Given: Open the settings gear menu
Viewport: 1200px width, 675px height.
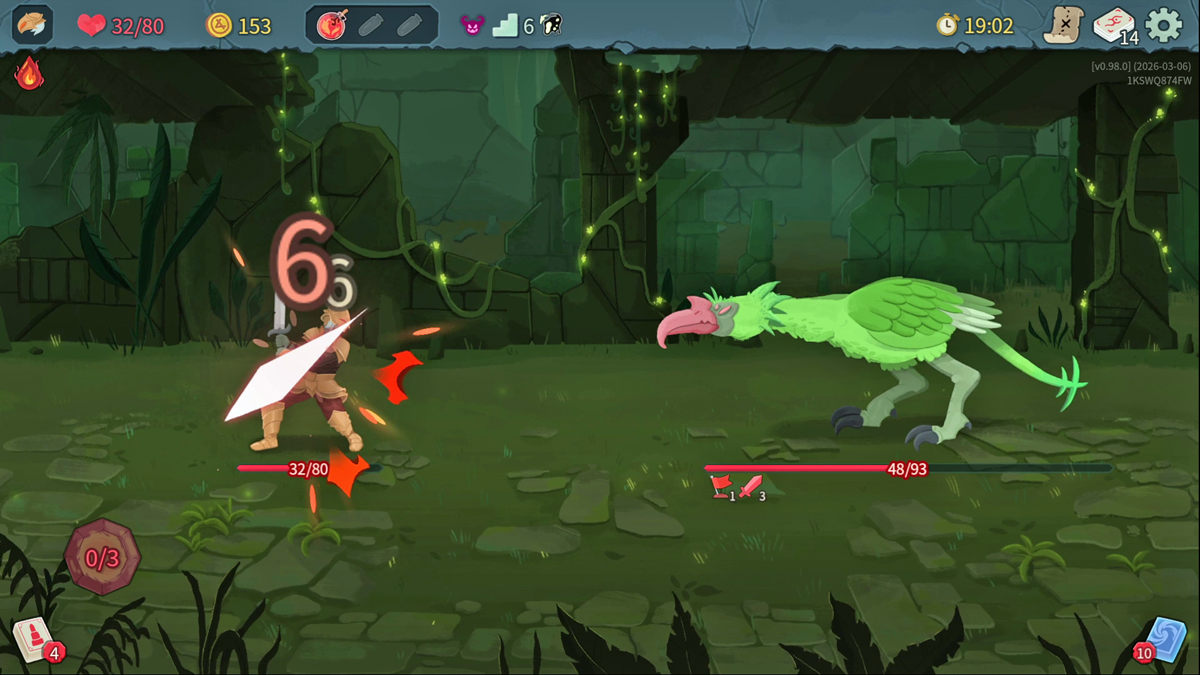Looking at the screenshot, I should coord(1163,25).
